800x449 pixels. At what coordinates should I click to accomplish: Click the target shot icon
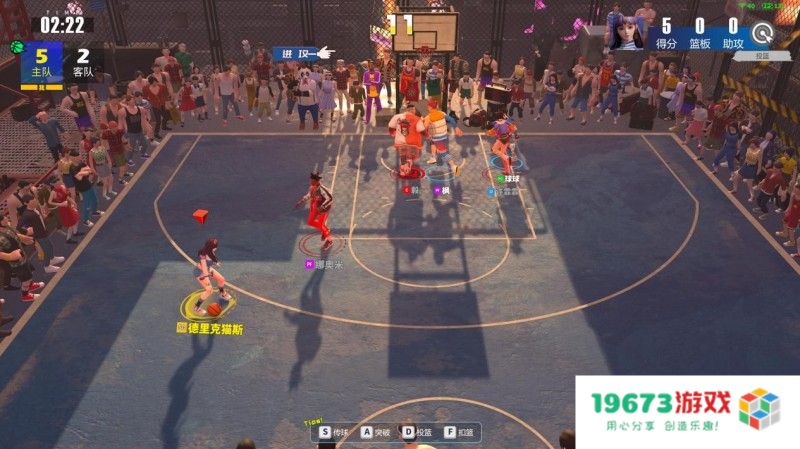[x=764, y=33]
